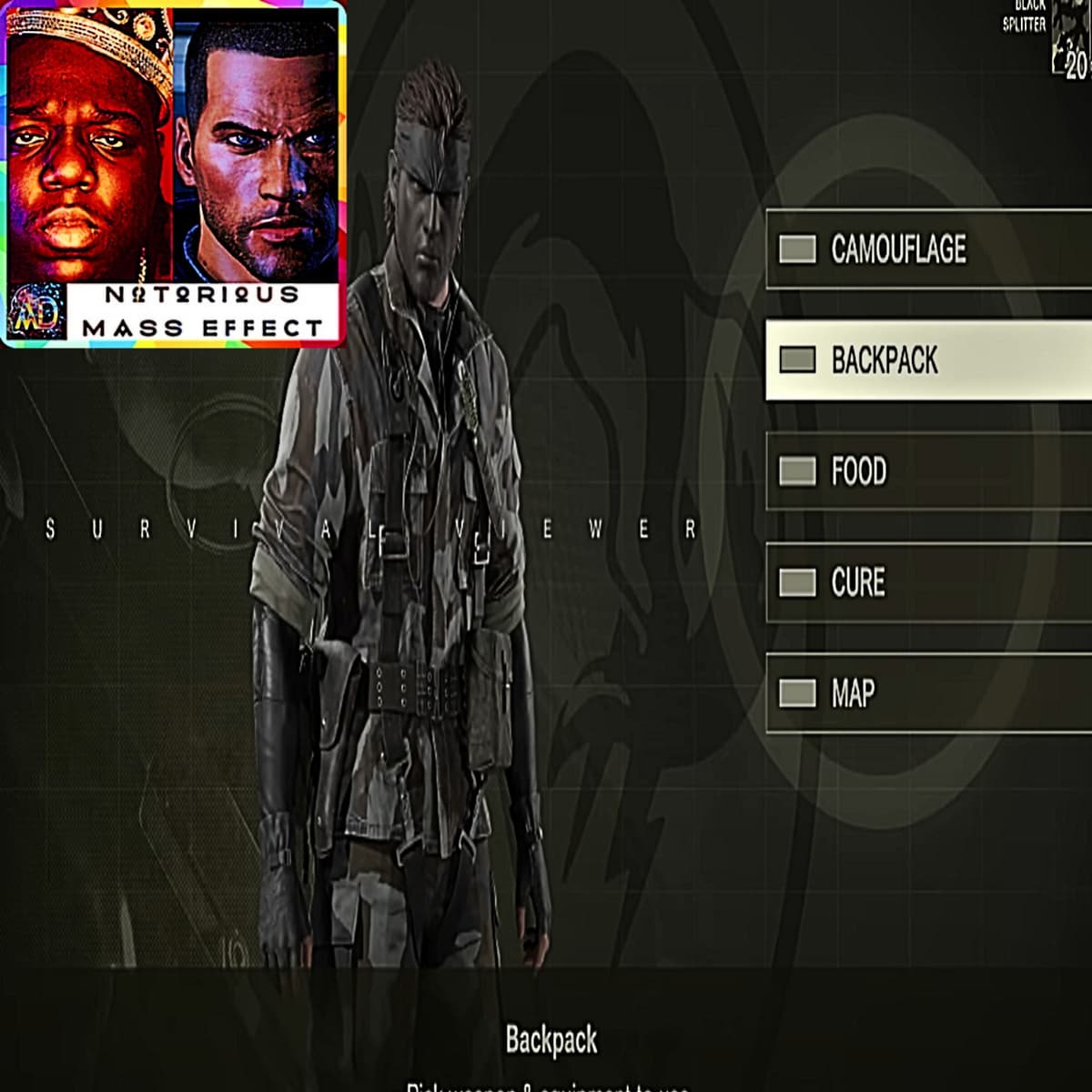This screenshot has height=1092, width=1092.
Task: Open the Camouflage menu entry
Action: [x=928, y=249]
